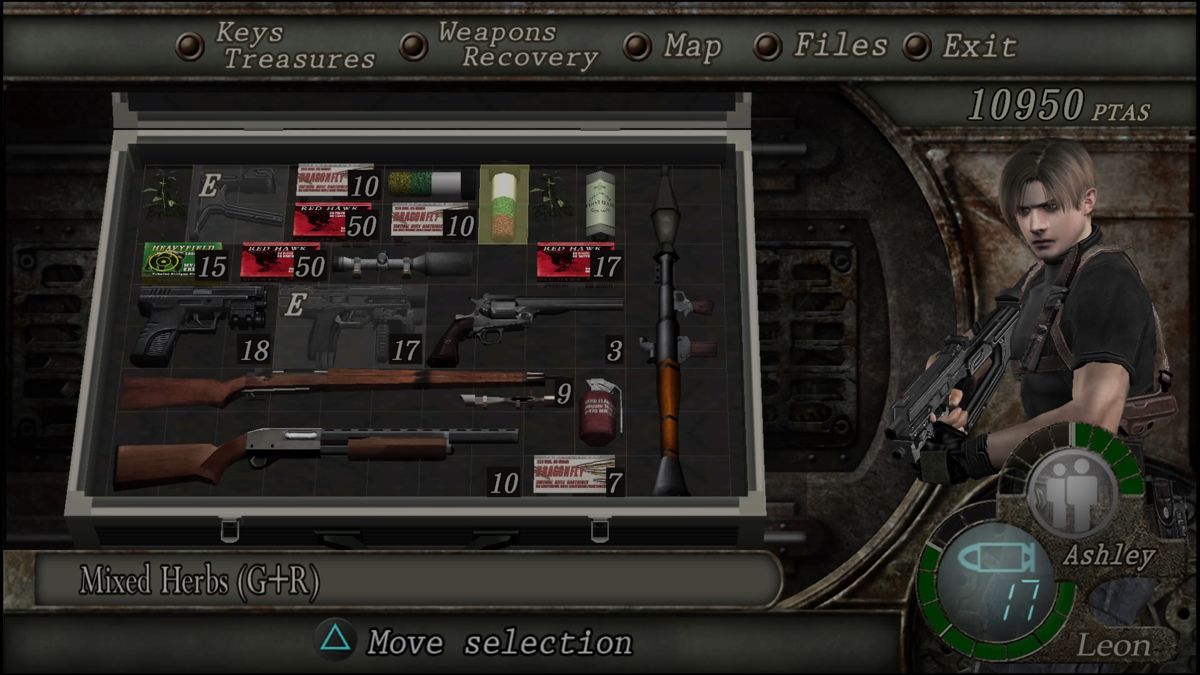Select the rifle scope attachment
The image size is (1200, 675).
(403, 263)
